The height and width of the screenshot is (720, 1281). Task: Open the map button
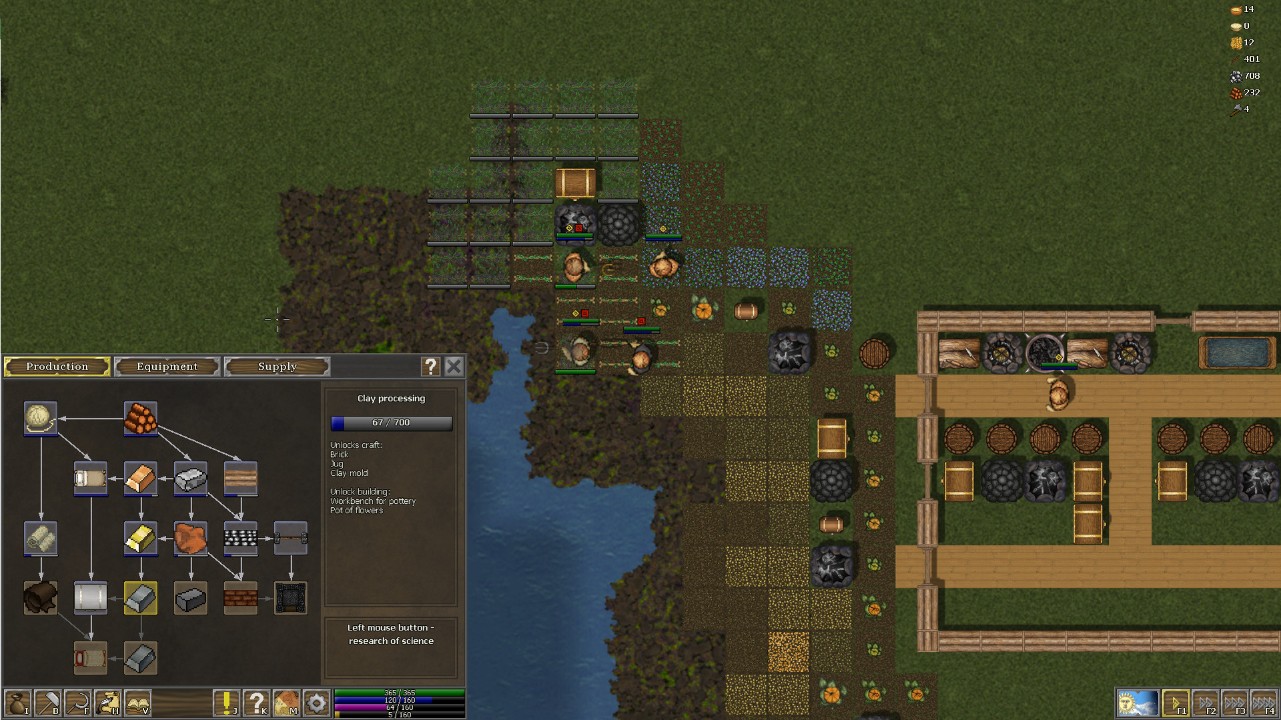(287, 703)
